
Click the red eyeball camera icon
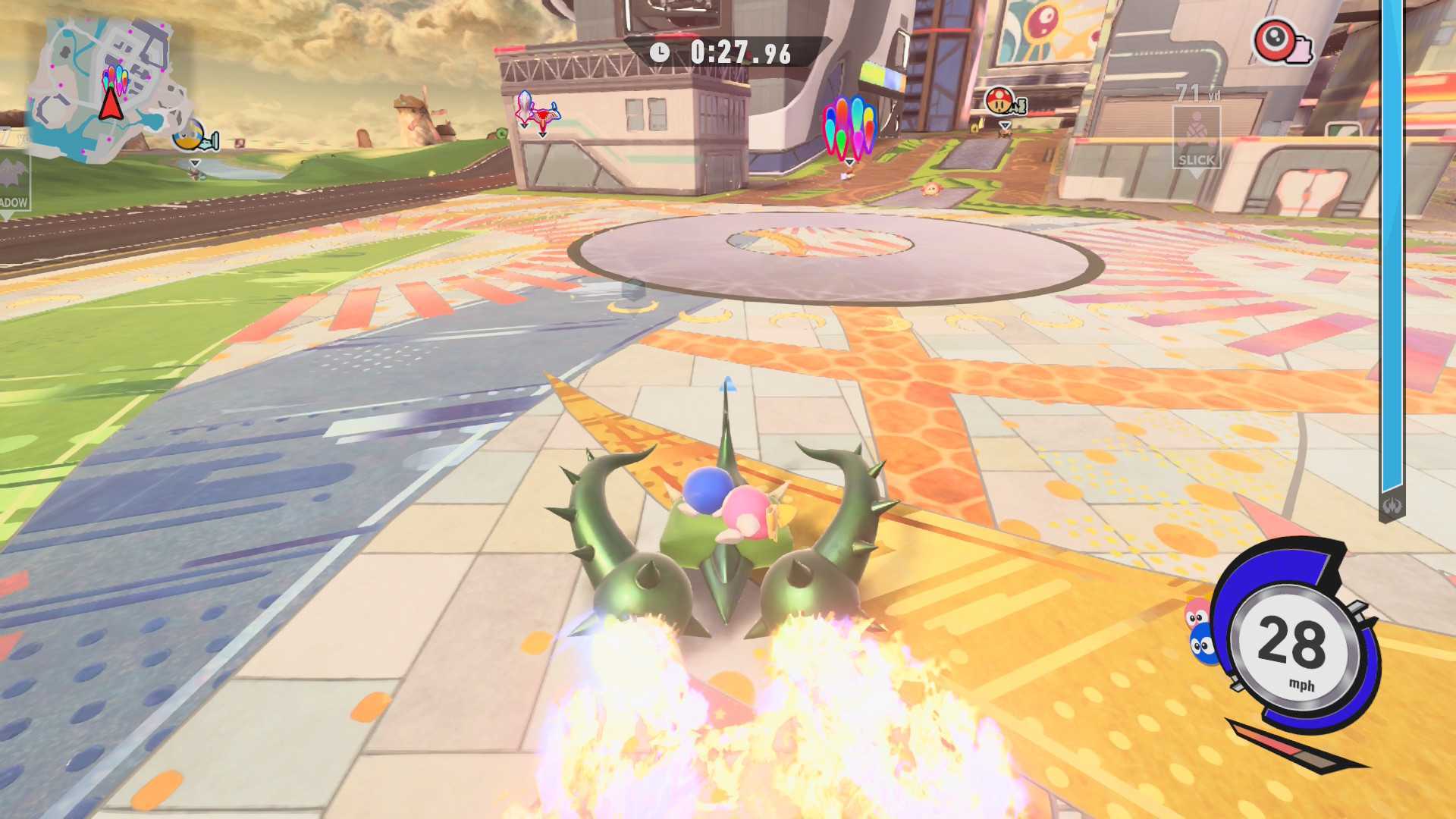1281,42
